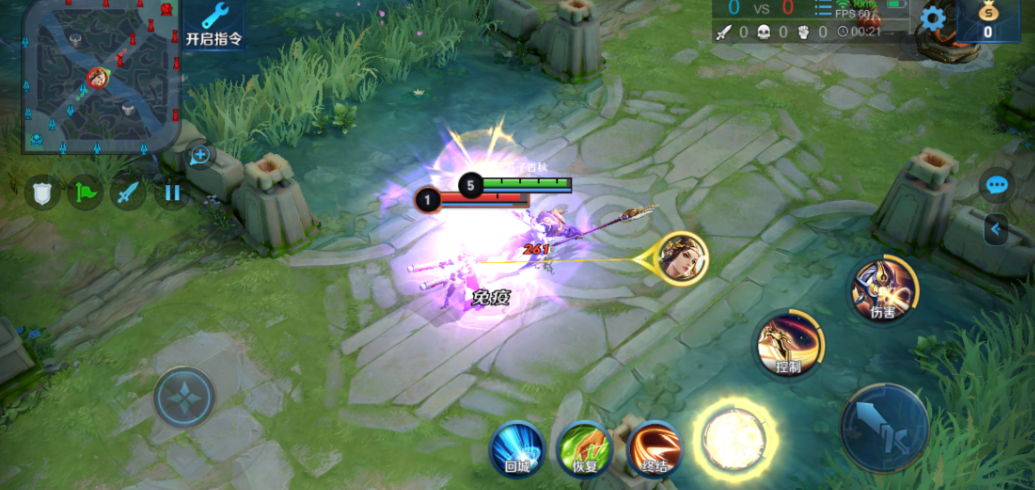Click the left-arrow collapse tab
The height and width of the screenshot is (490, 1035).
click(x=995, y=230)
